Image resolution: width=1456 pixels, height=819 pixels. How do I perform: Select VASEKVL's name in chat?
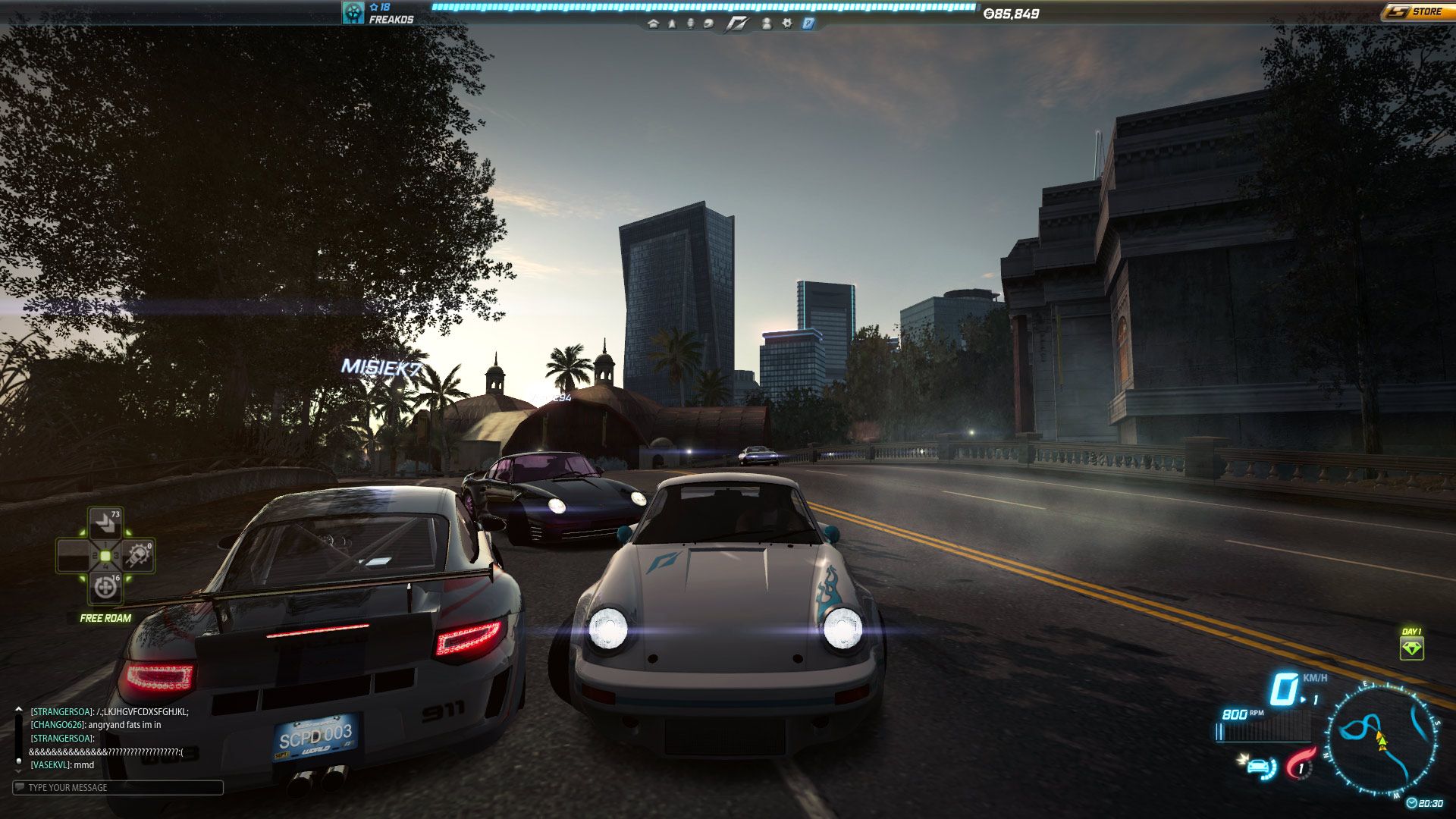point(50,765)
